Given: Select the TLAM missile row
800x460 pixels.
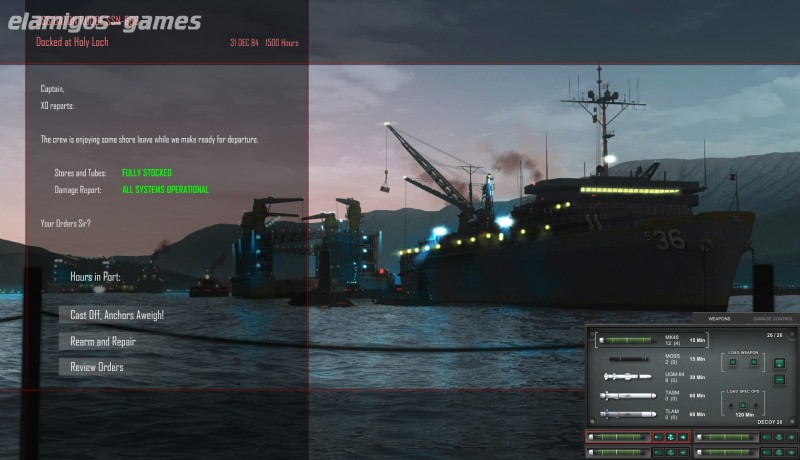Looking at the screenshot, I should click(652, 413).
